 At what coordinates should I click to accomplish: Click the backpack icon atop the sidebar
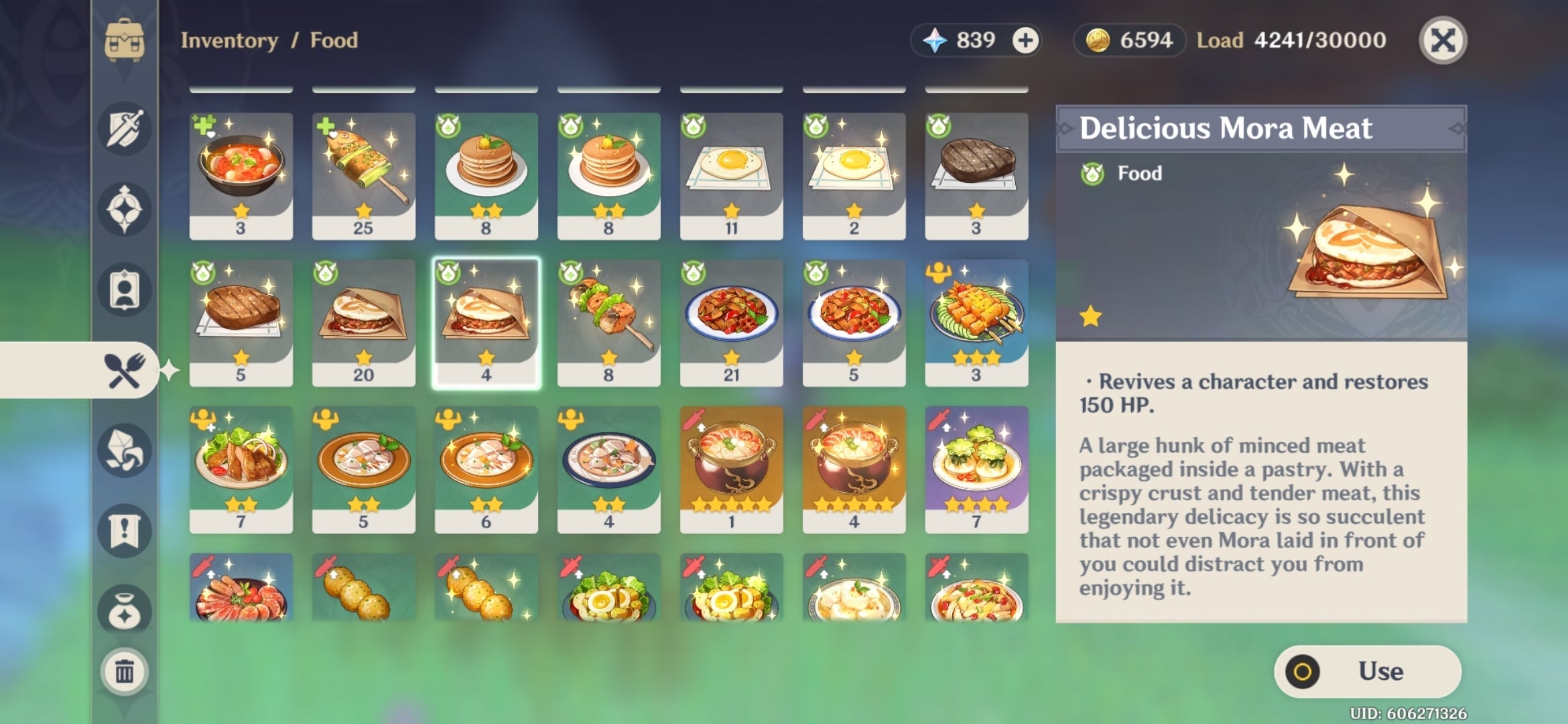point(124,39)
